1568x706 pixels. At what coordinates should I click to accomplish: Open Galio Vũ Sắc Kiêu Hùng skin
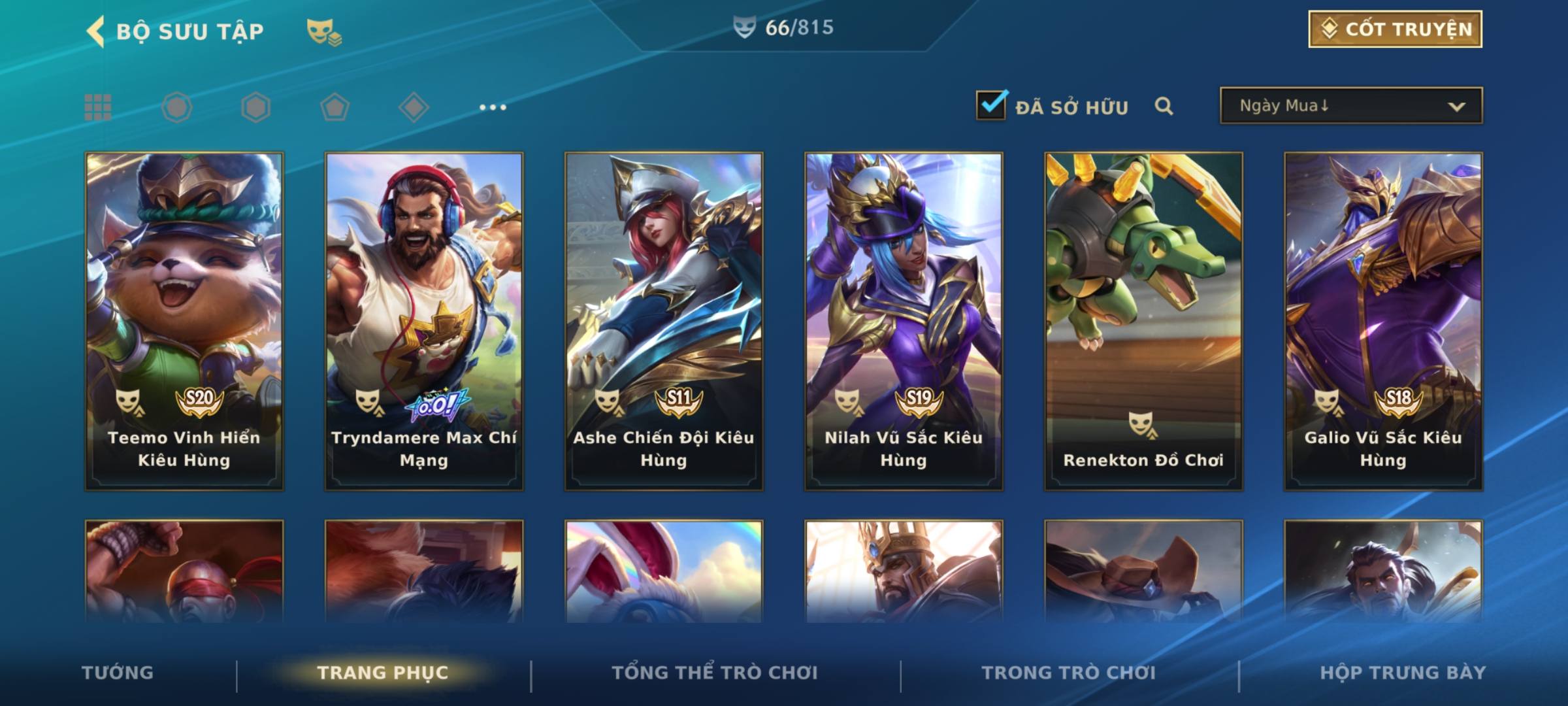point(1383,321)
